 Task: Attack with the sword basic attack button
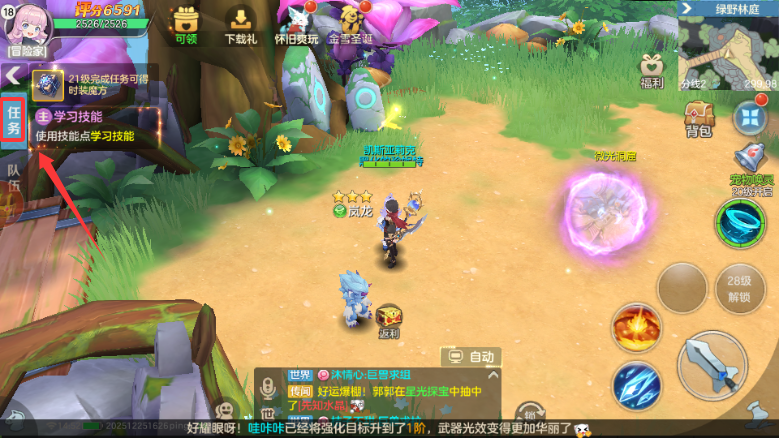pos(712,365)
